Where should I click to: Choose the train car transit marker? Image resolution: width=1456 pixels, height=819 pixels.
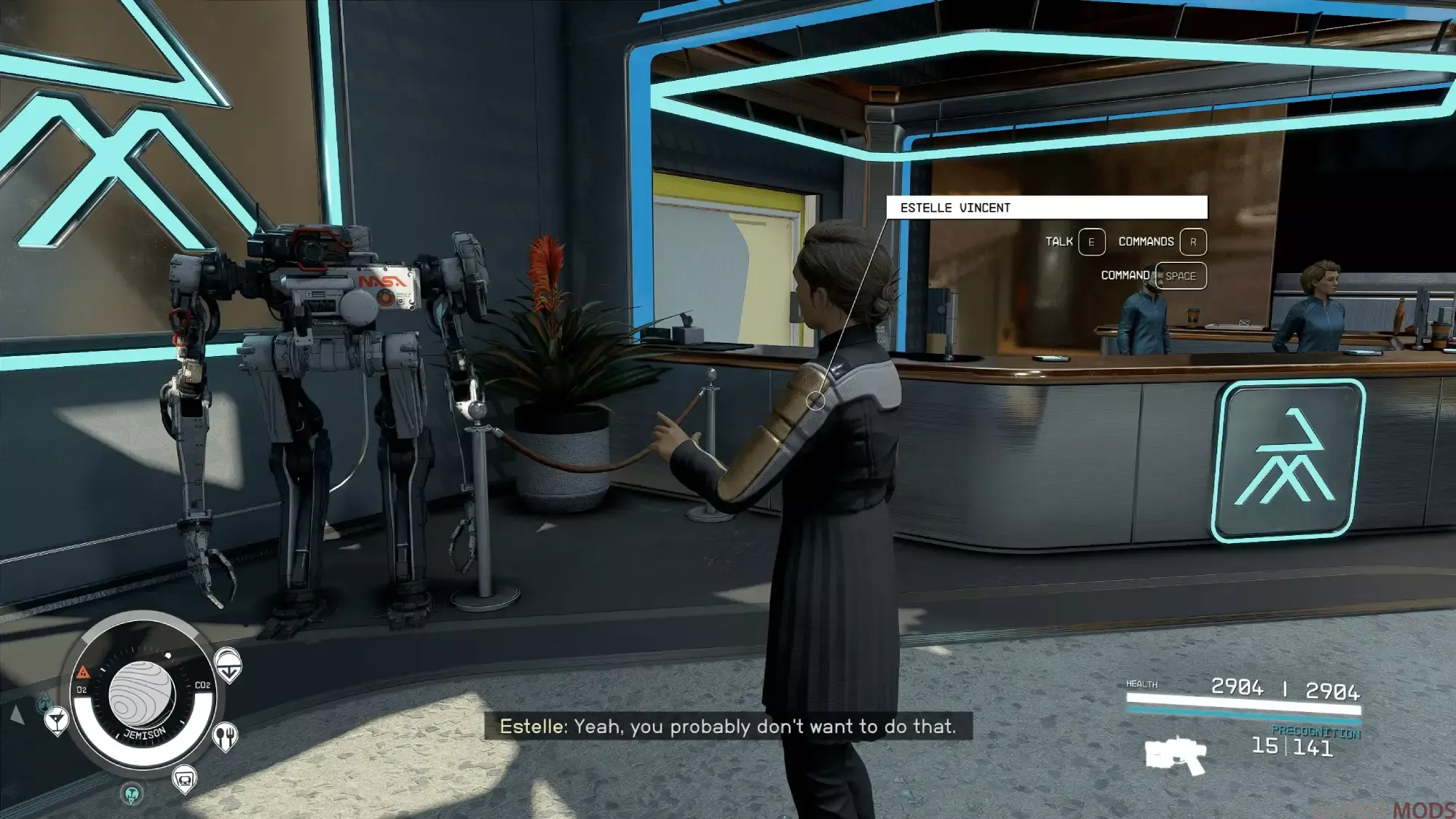(184, 780)
